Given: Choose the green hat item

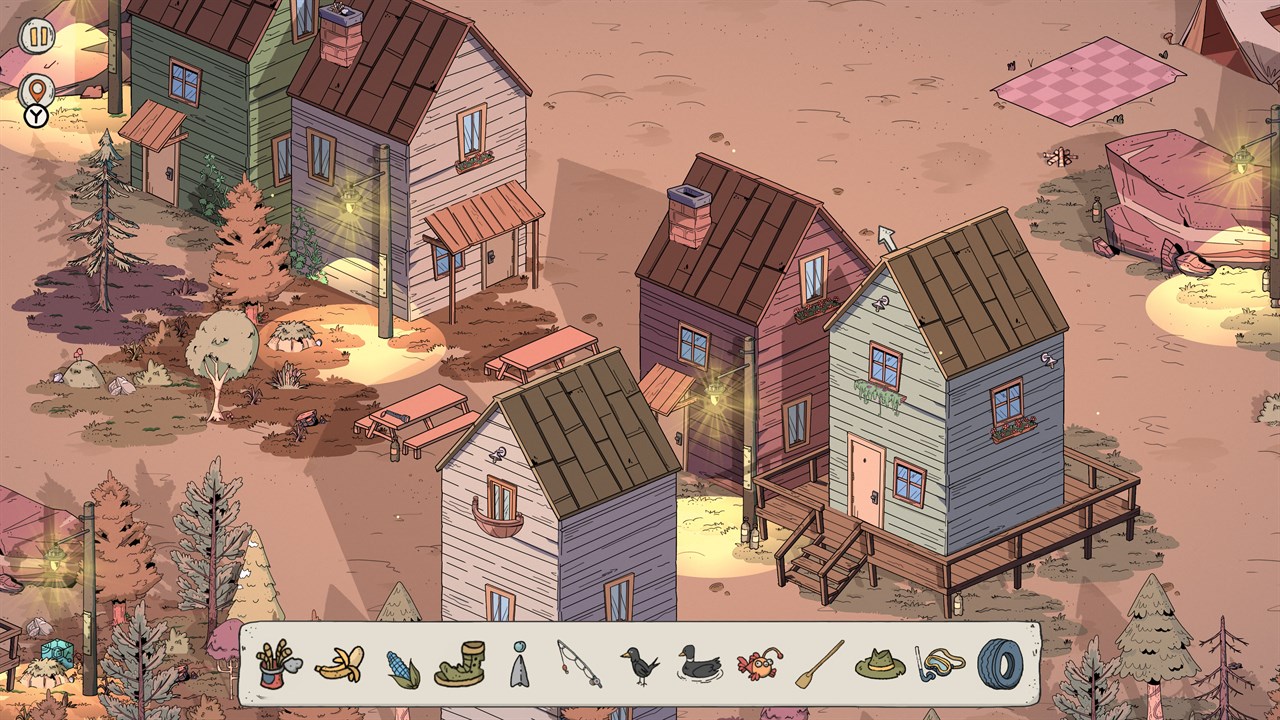Looking at the screenshot, I should click(x=879, y=664).
